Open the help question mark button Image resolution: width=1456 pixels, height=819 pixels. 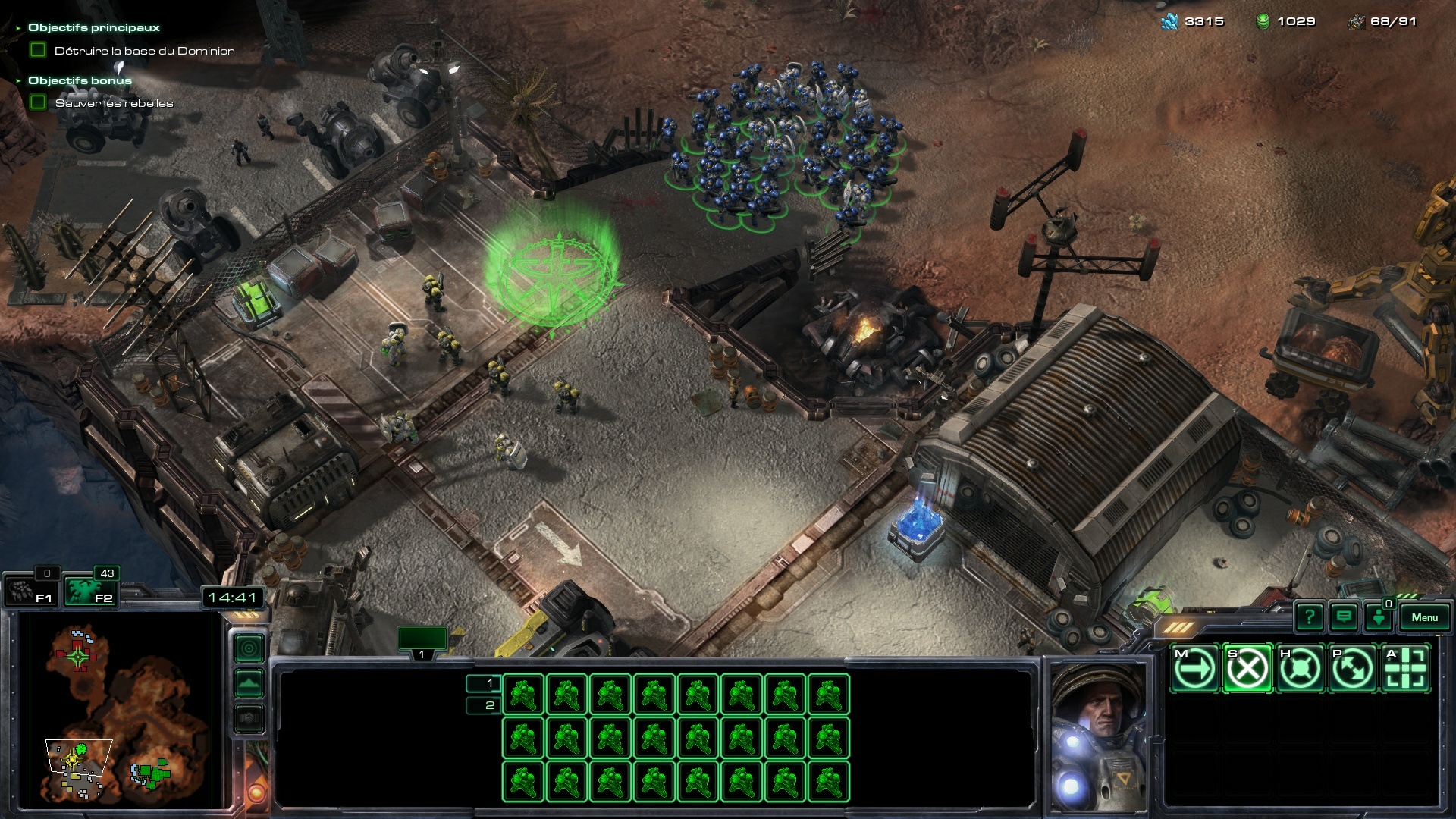1310,617
